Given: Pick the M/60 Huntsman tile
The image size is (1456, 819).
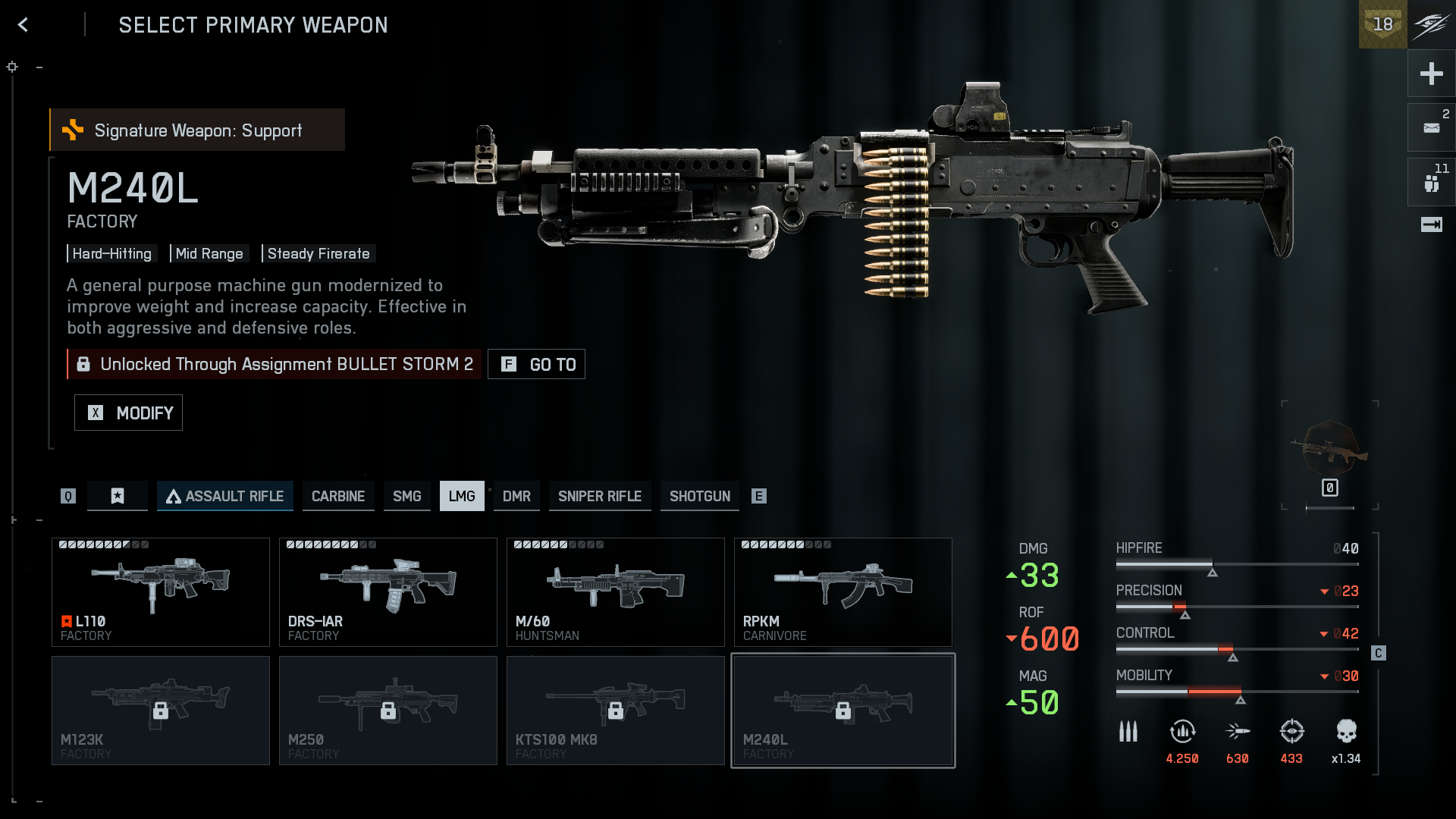Looking at the screenshot, I should (x=616, y=591).
